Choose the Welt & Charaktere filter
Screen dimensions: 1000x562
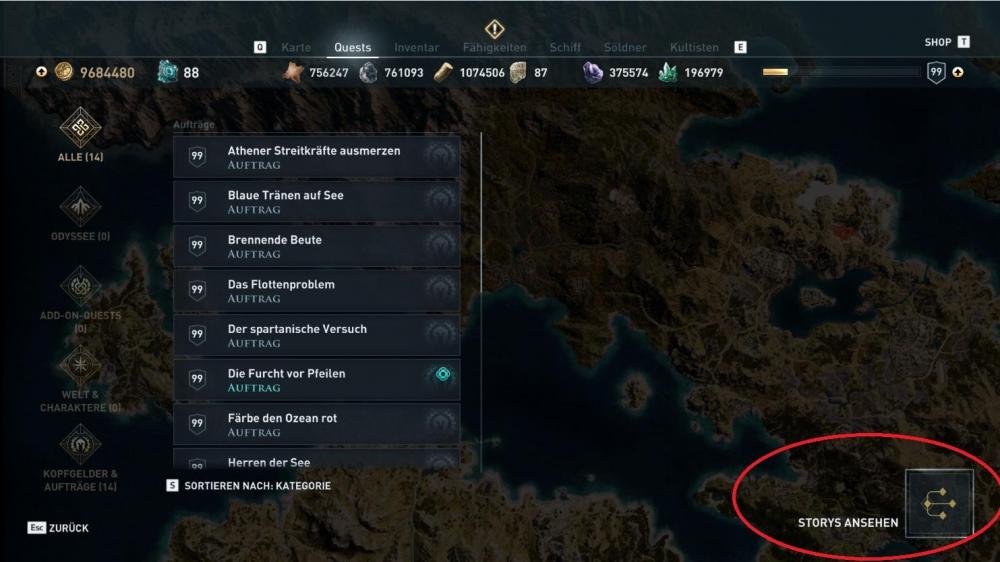80,378
